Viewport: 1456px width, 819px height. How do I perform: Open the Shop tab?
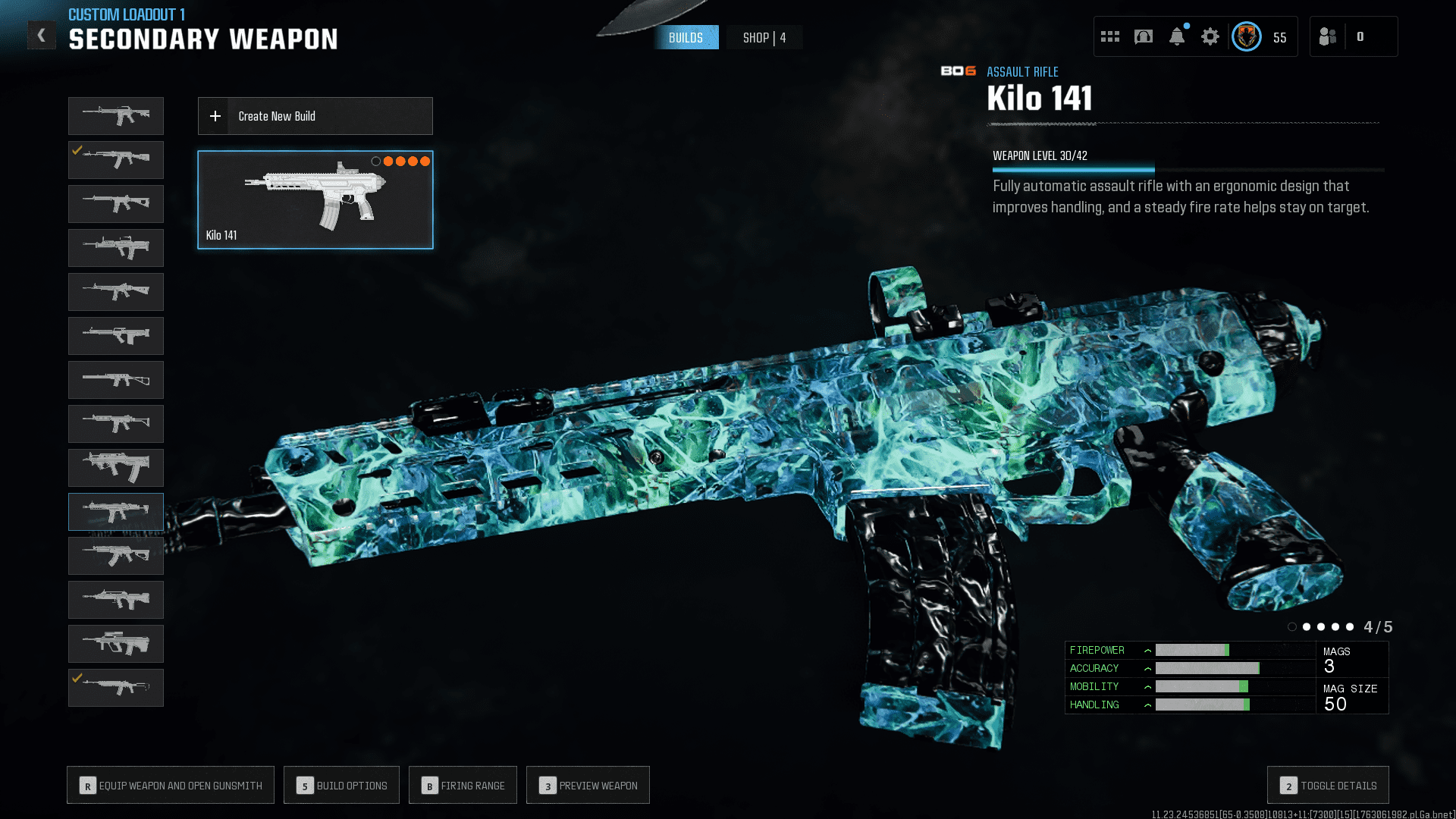(764, 37)
